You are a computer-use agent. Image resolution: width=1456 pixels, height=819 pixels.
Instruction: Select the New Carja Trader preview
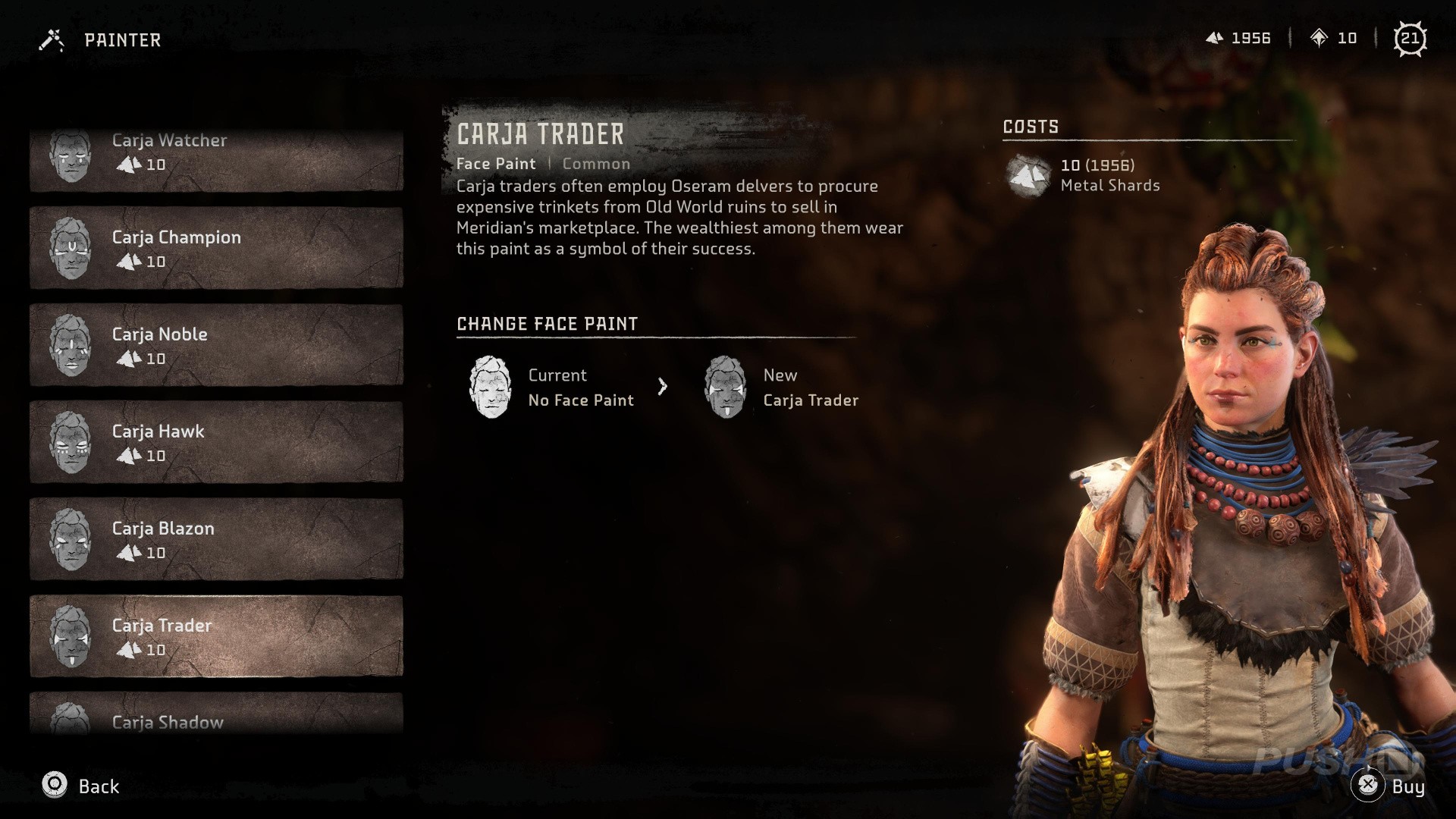(x=725, y=387)
